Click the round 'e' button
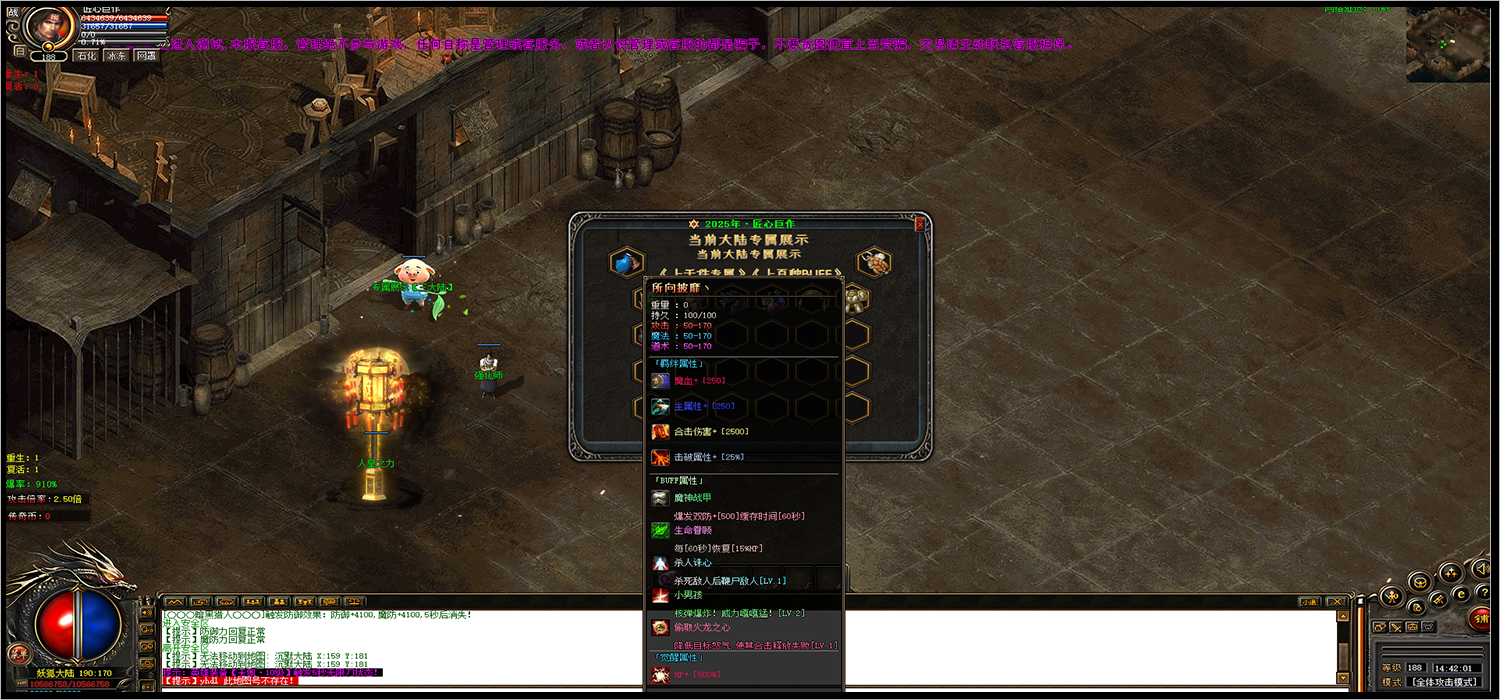This screenshot has width=1500, height=700. pyautogui.click(x=1460, y=594)
